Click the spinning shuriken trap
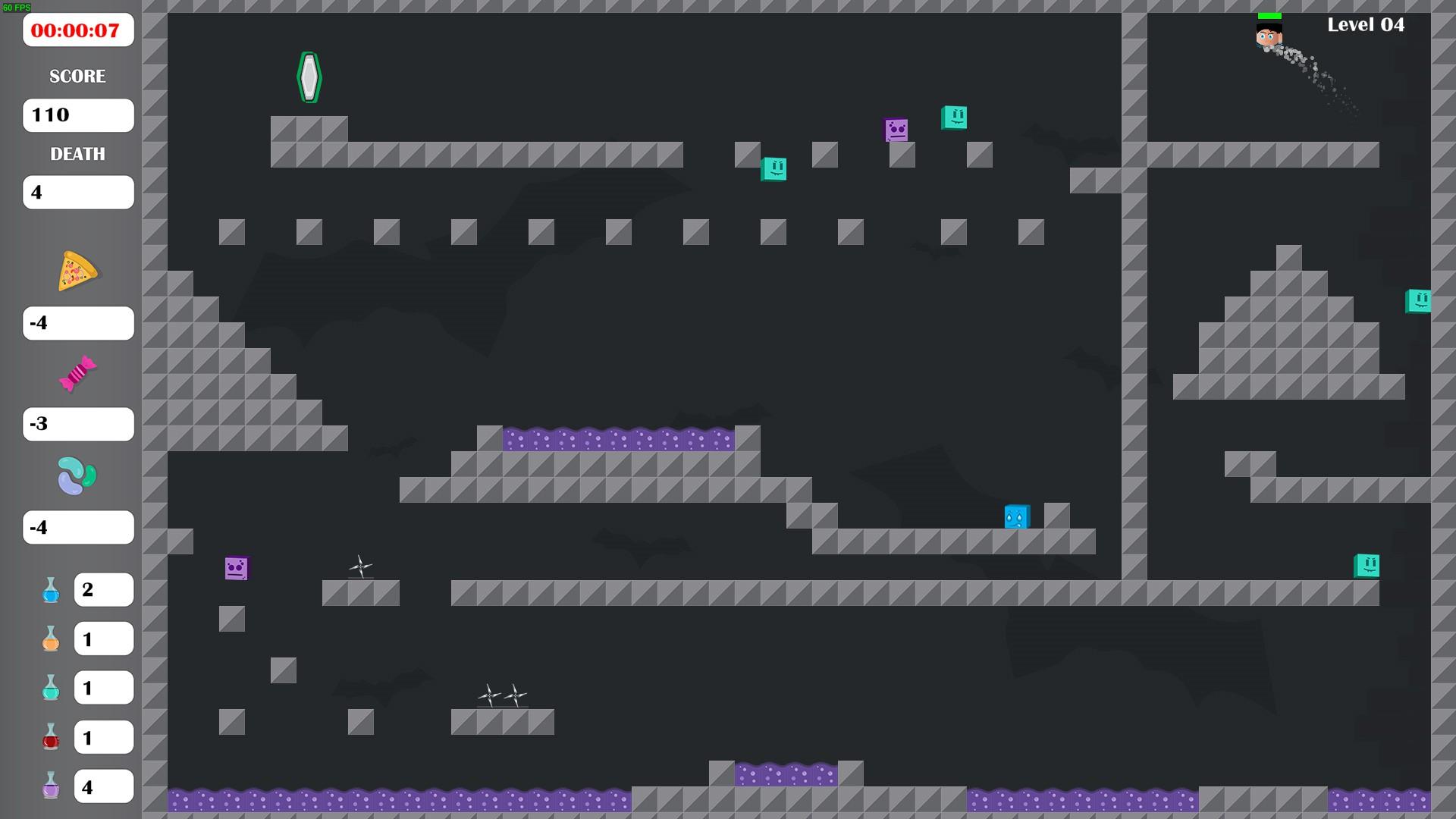Image resolution: width=1456 pixels, height=819 pixels. [360, 567]
